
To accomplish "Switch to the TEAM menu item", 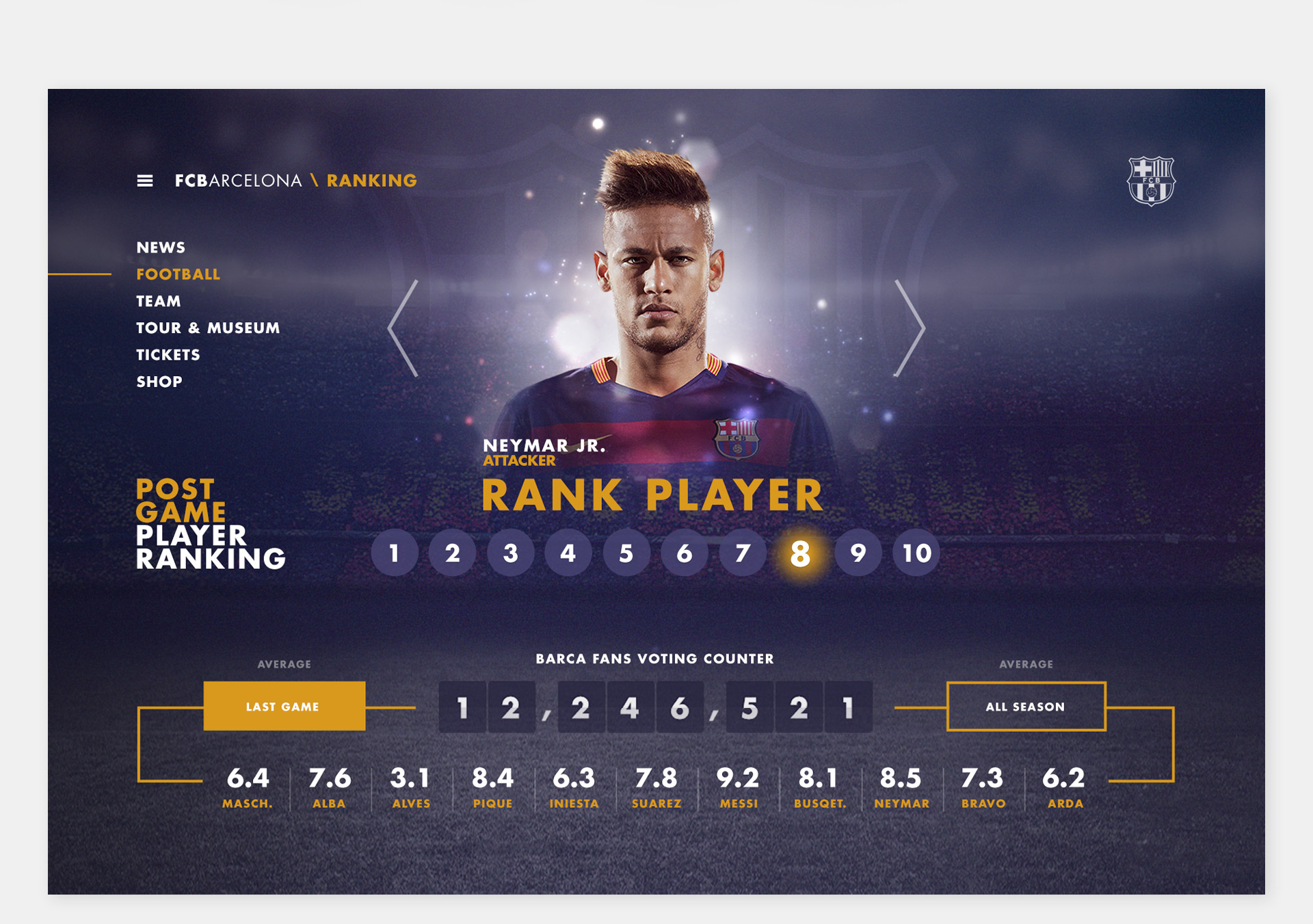I will coord(158,301).
